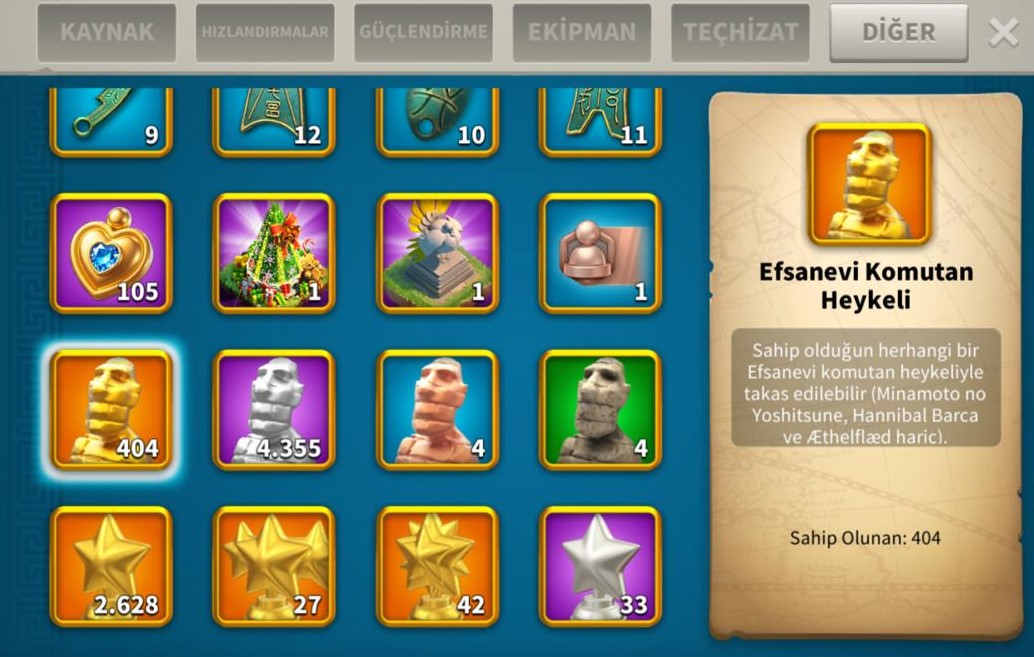Close the inventory window
This screenshot has height=657, width=1034.
point(1003,32)
